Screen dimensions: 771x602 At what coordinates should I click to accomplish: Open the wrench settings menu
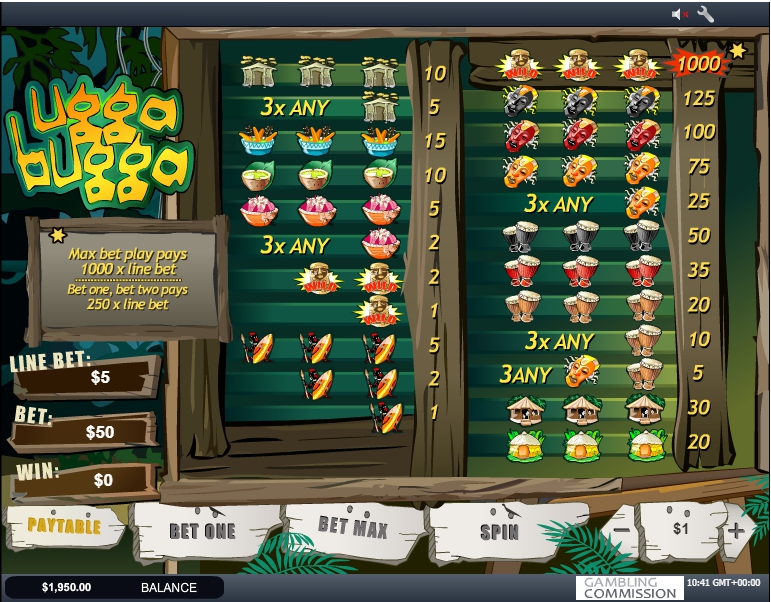tap(705, 14)
